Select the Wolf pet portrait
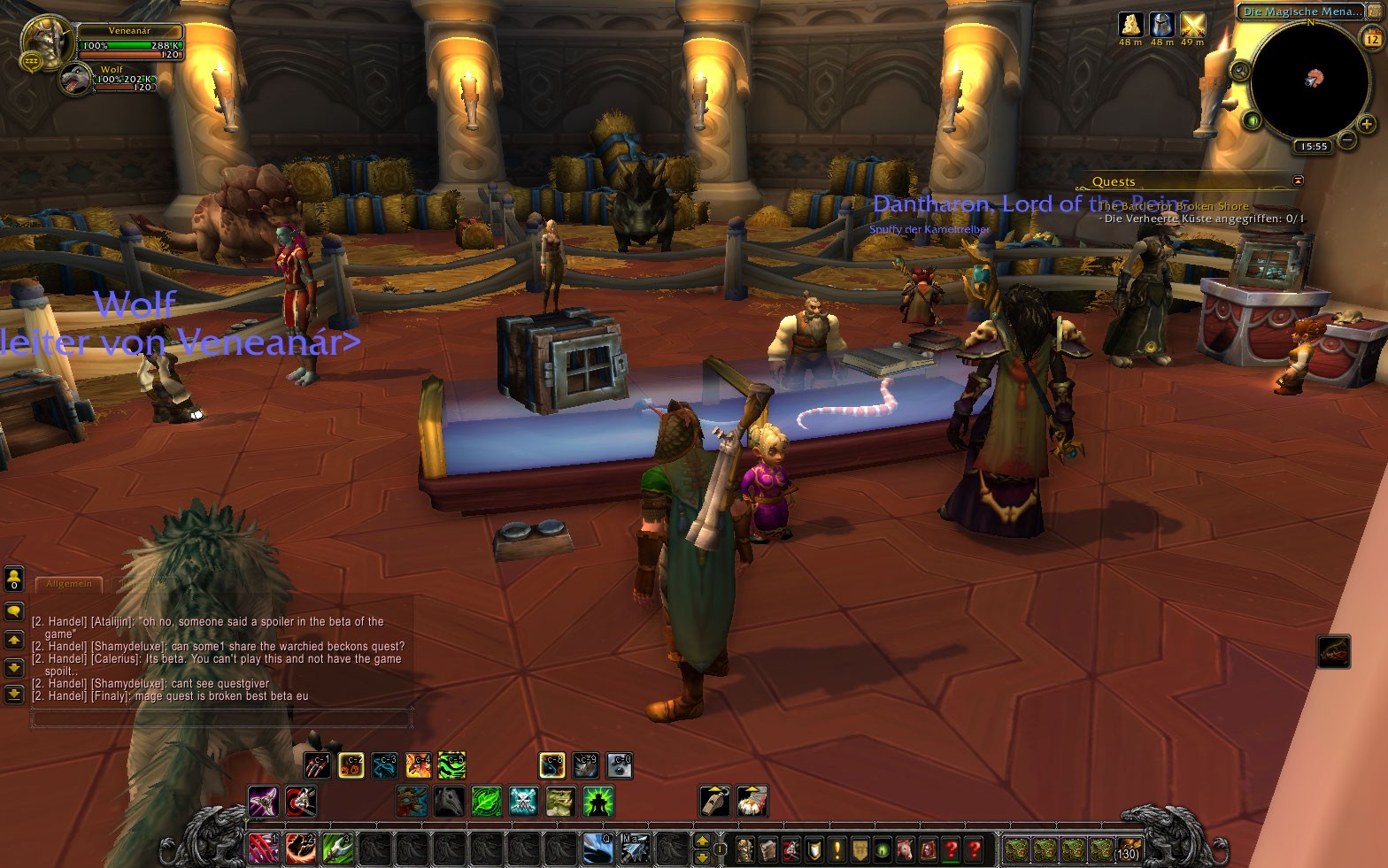Viewport: 1388px width, 868px height. (x=74, y=81)
